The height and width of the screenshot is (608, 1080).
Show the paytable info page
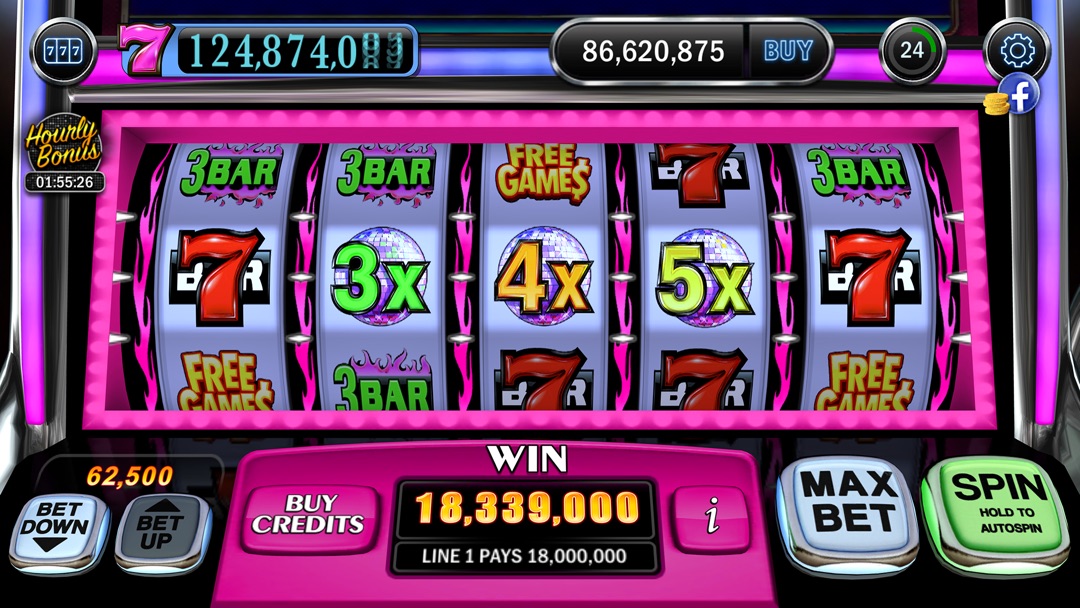tap(712, 518)
